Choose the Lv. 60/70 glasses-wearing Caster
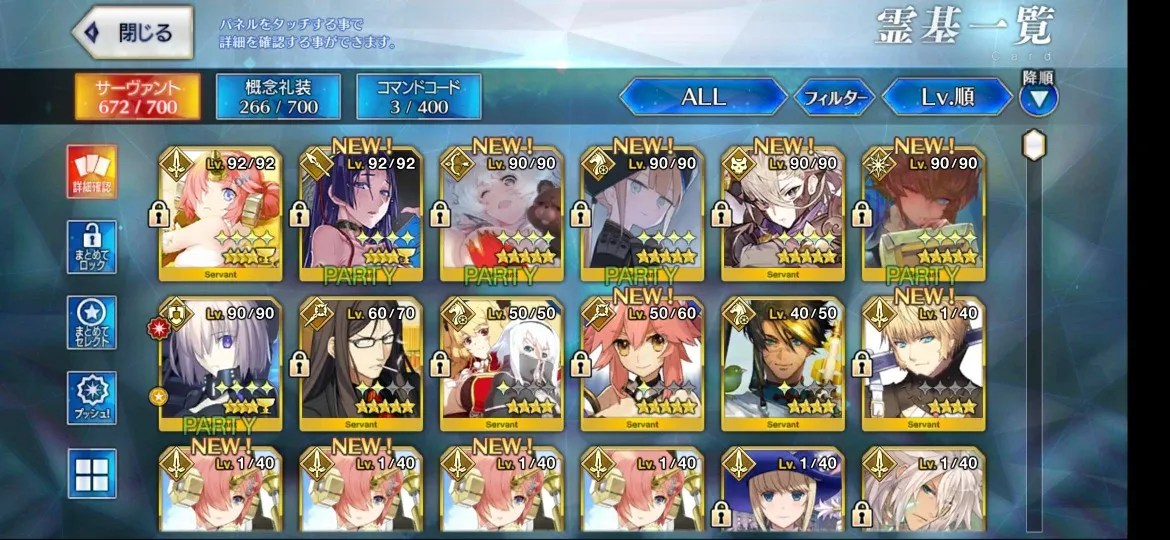Image resolution: width=1170 pixels, height=540 pixels. [361, 363]
